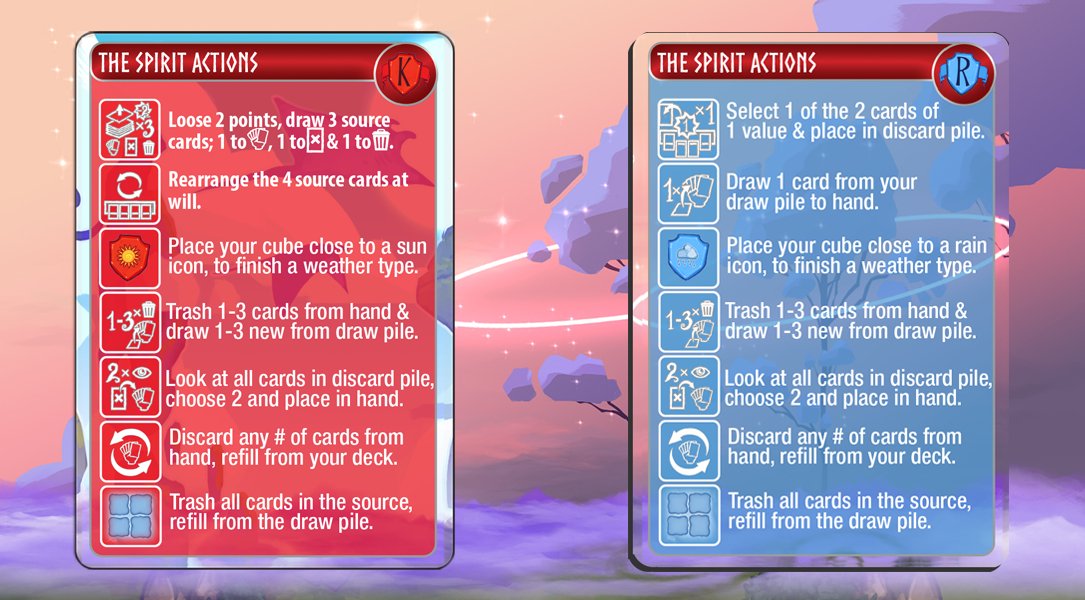Click the sun shield action icon

131,257
